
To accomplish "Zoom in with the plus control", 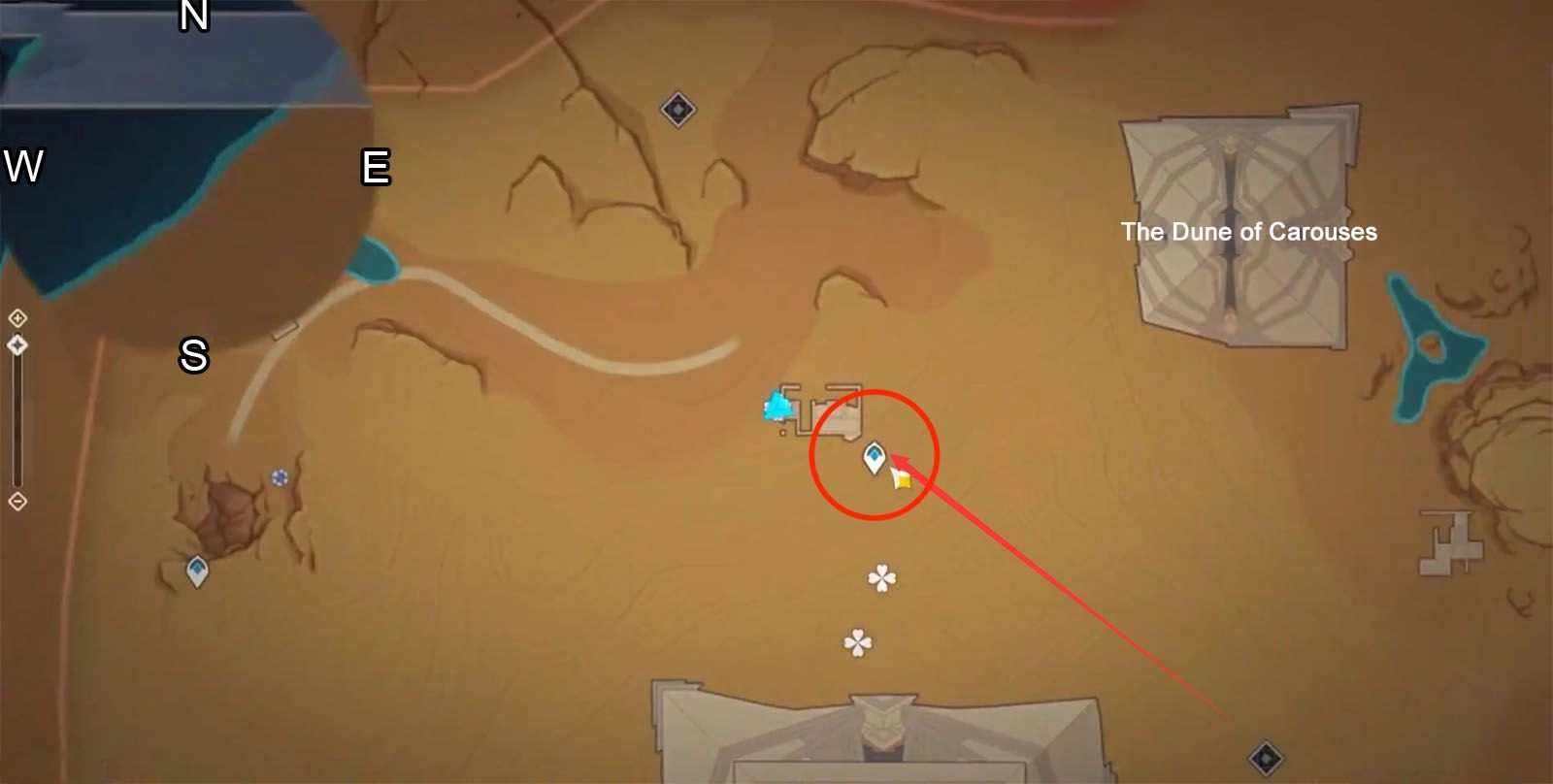I will (17, 315).
